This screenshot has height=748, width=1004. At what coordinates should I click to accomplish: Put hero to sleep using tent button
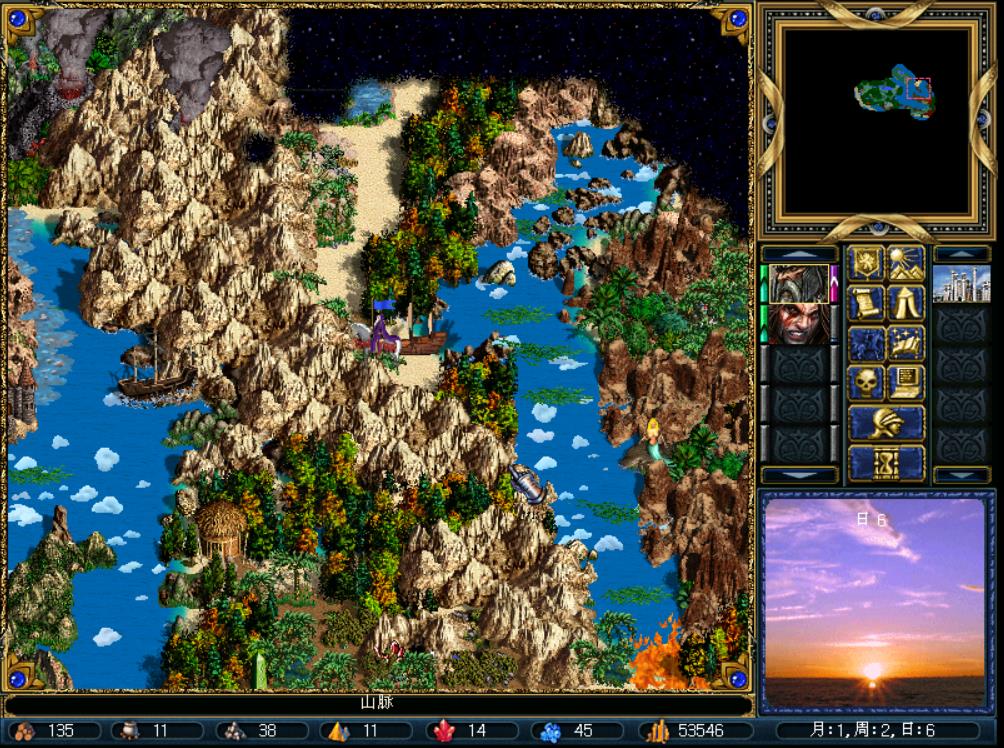[x=906, y=303]
